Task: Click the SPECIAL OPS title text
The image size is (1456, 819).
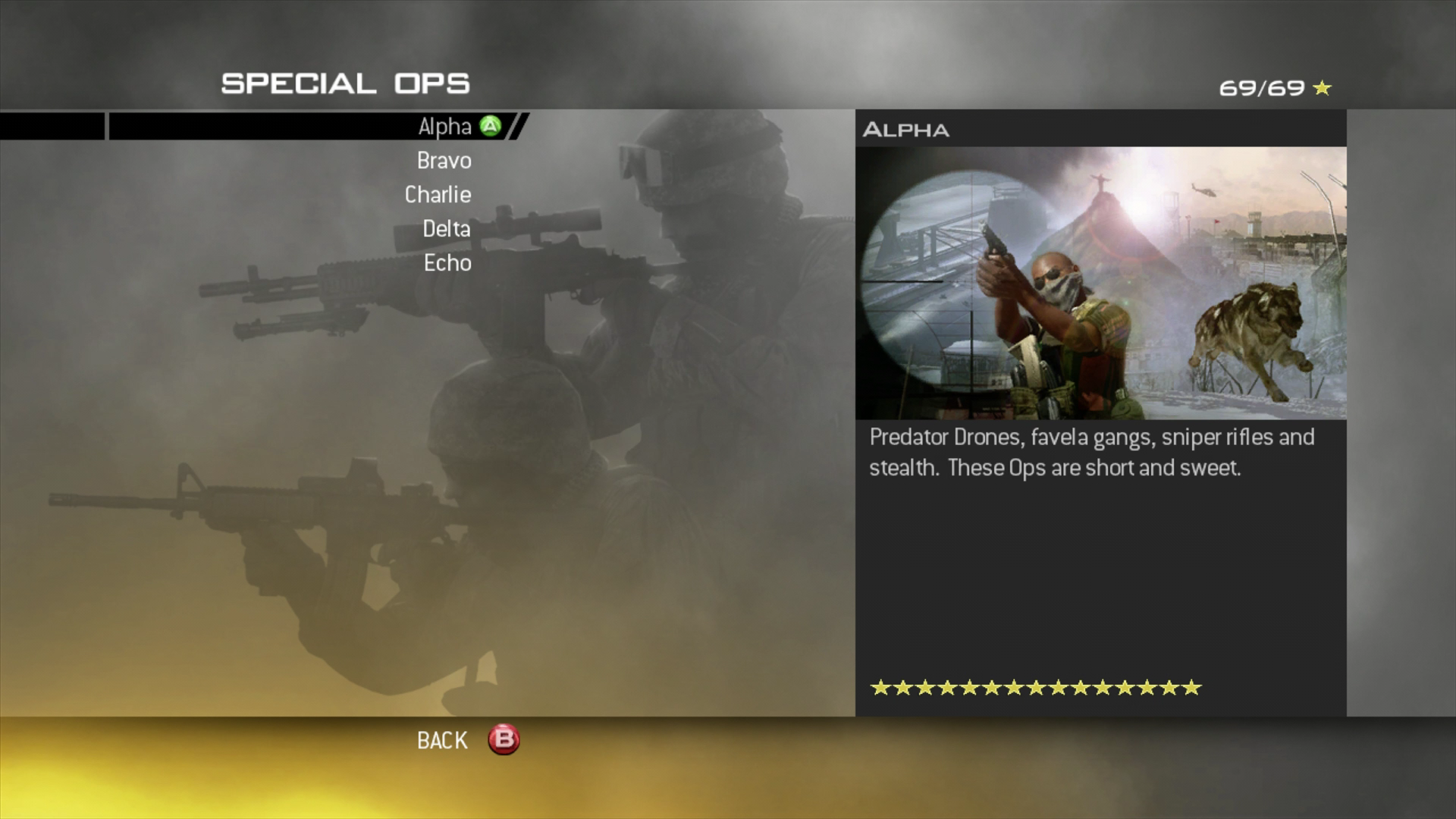Action: (x=345, y=83)
